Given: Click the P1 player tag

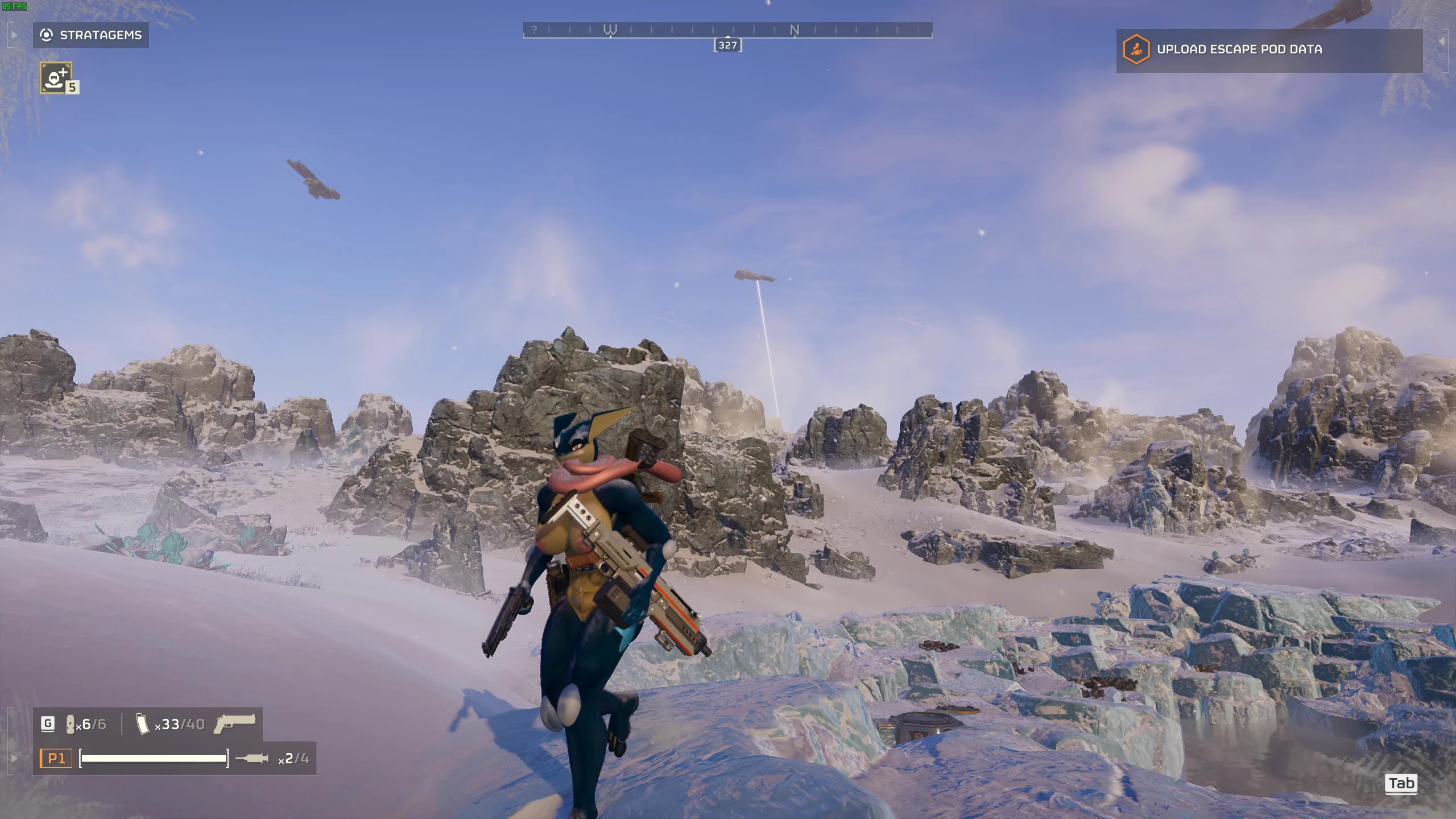Looking at the screenshot, I should tap(56, 758).
